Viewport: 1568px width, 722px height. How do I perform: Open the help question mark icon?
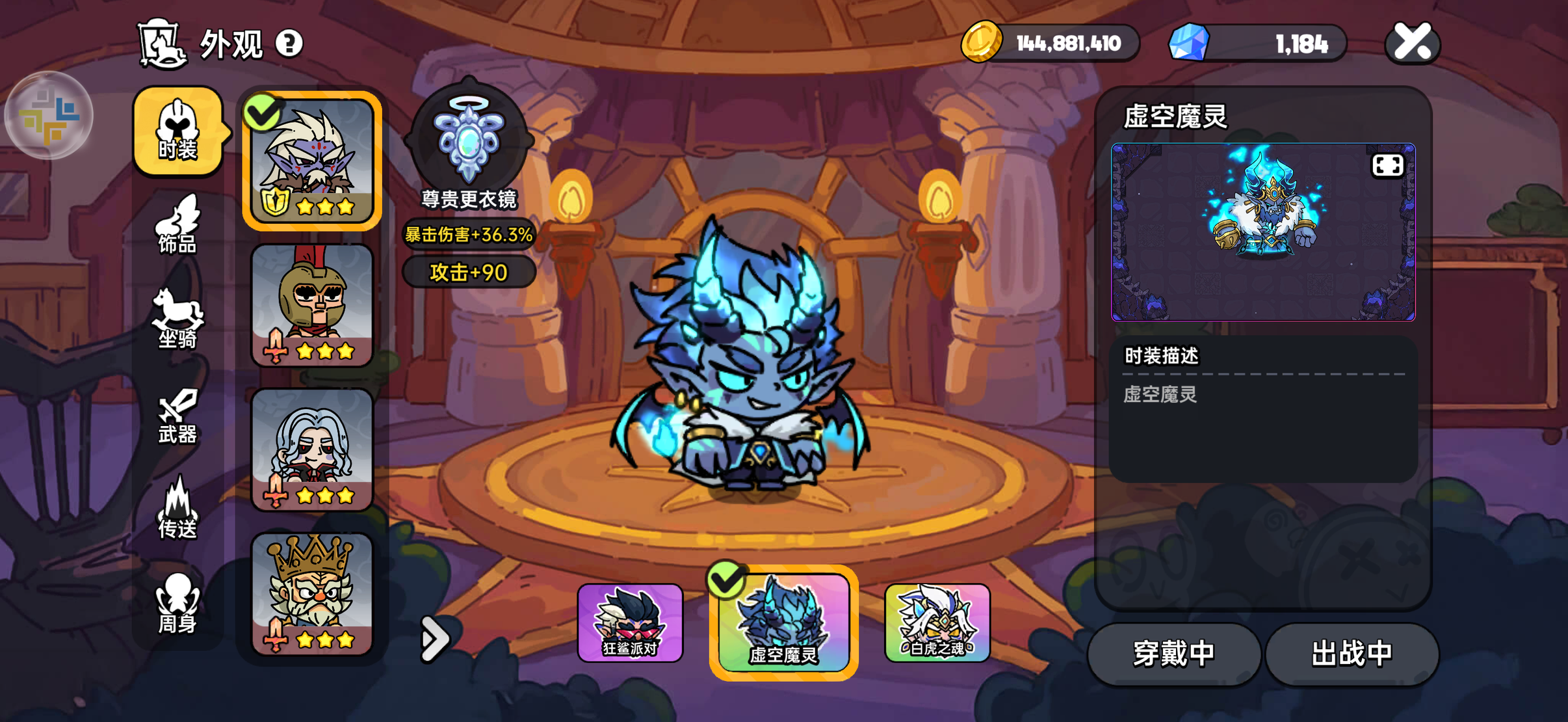click(289, 44)
